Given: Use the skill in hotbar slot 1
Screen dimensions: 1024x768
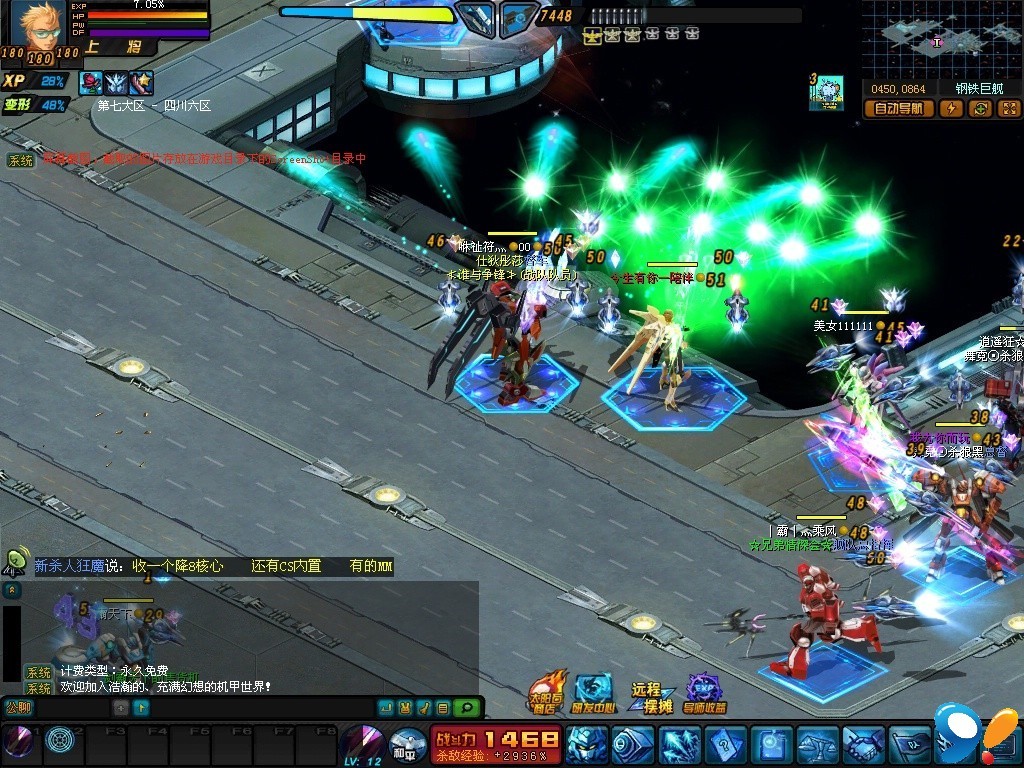Looking at the screenshot, I should [x=18, y=741].
